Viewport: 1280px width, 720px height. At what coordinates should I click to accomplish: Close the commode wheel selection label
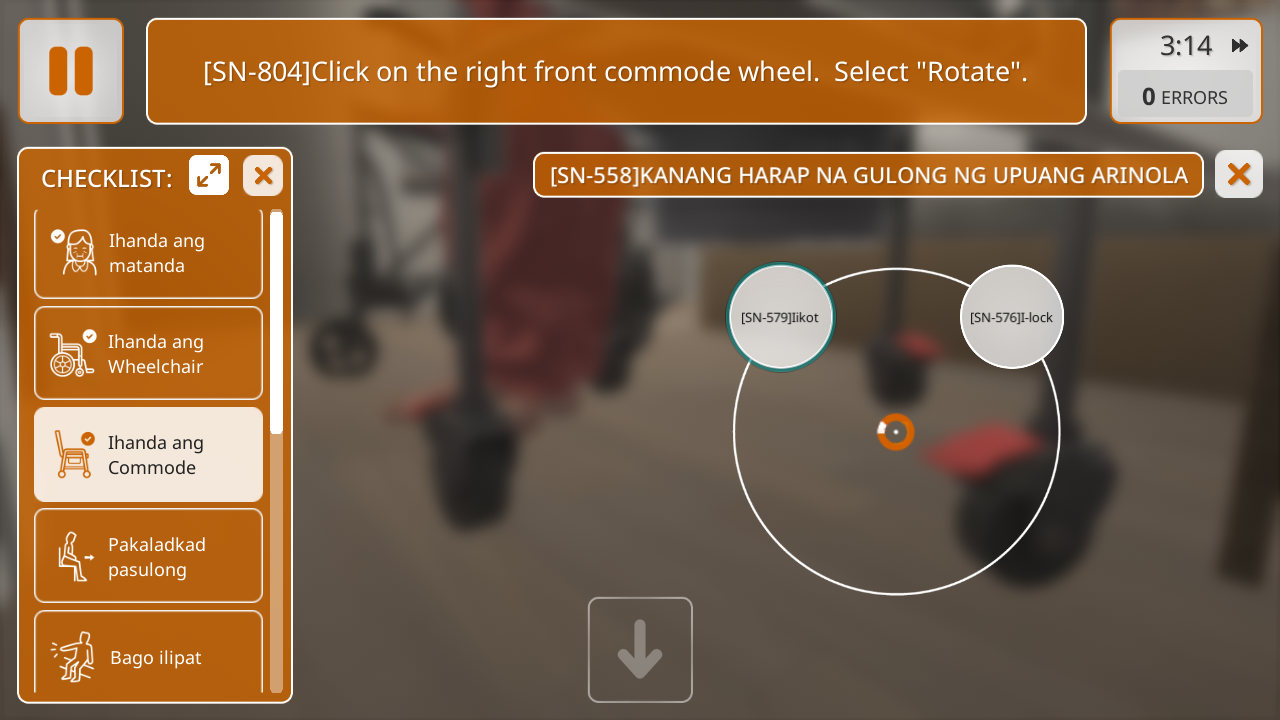point(1238,175)
